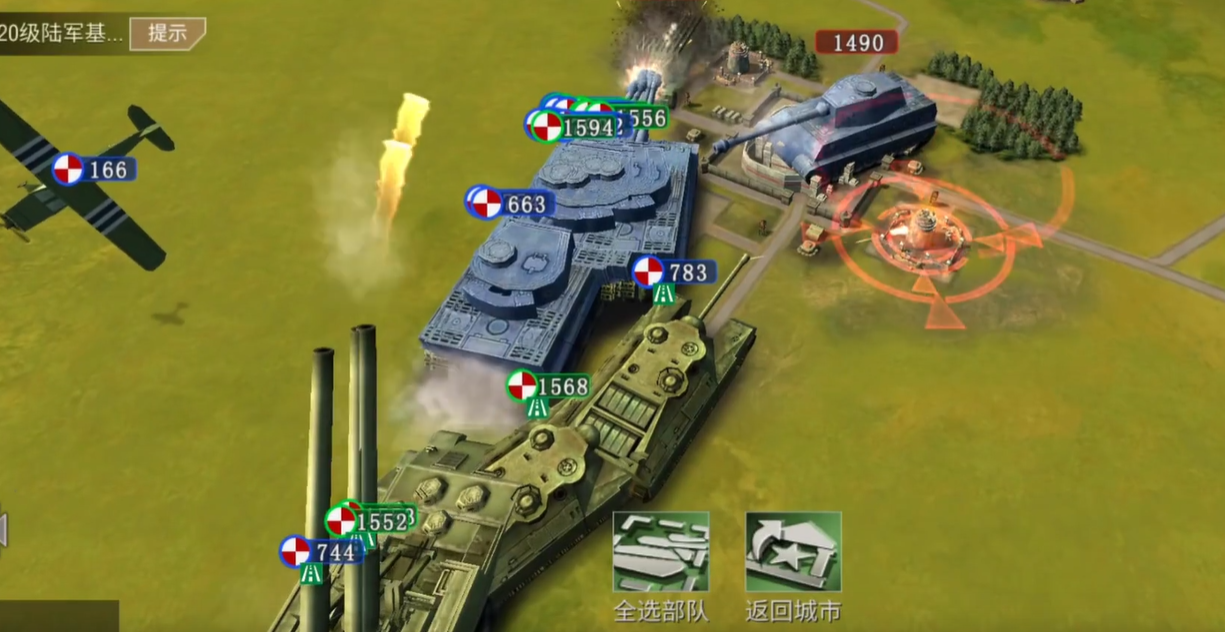1225x632 pixels.
Task: Select the unit marker labeled 1568
Action: [x=548, y=386]
